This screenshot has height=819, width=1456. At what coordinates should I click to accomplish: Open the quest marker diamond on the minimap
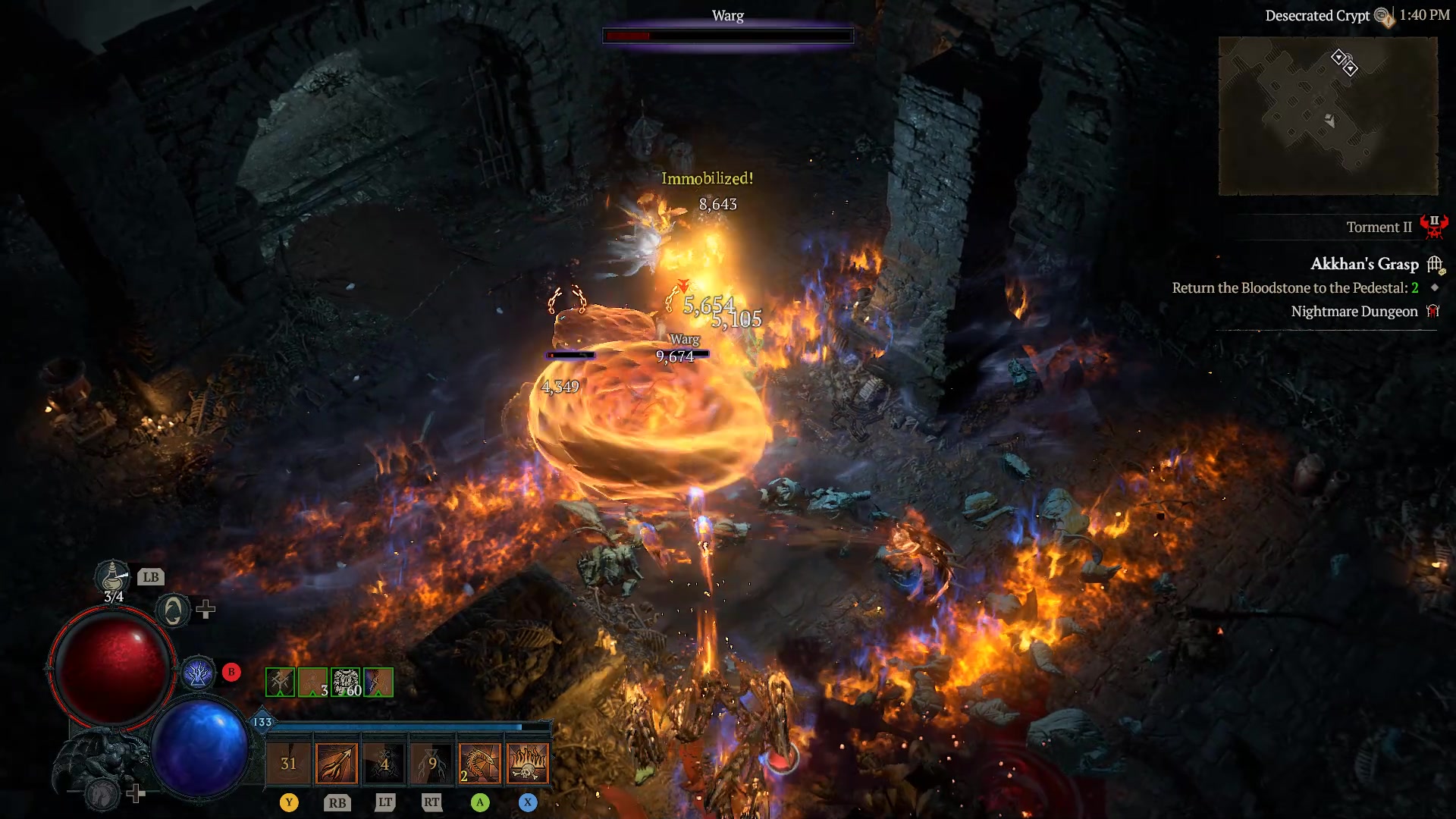1340,55
